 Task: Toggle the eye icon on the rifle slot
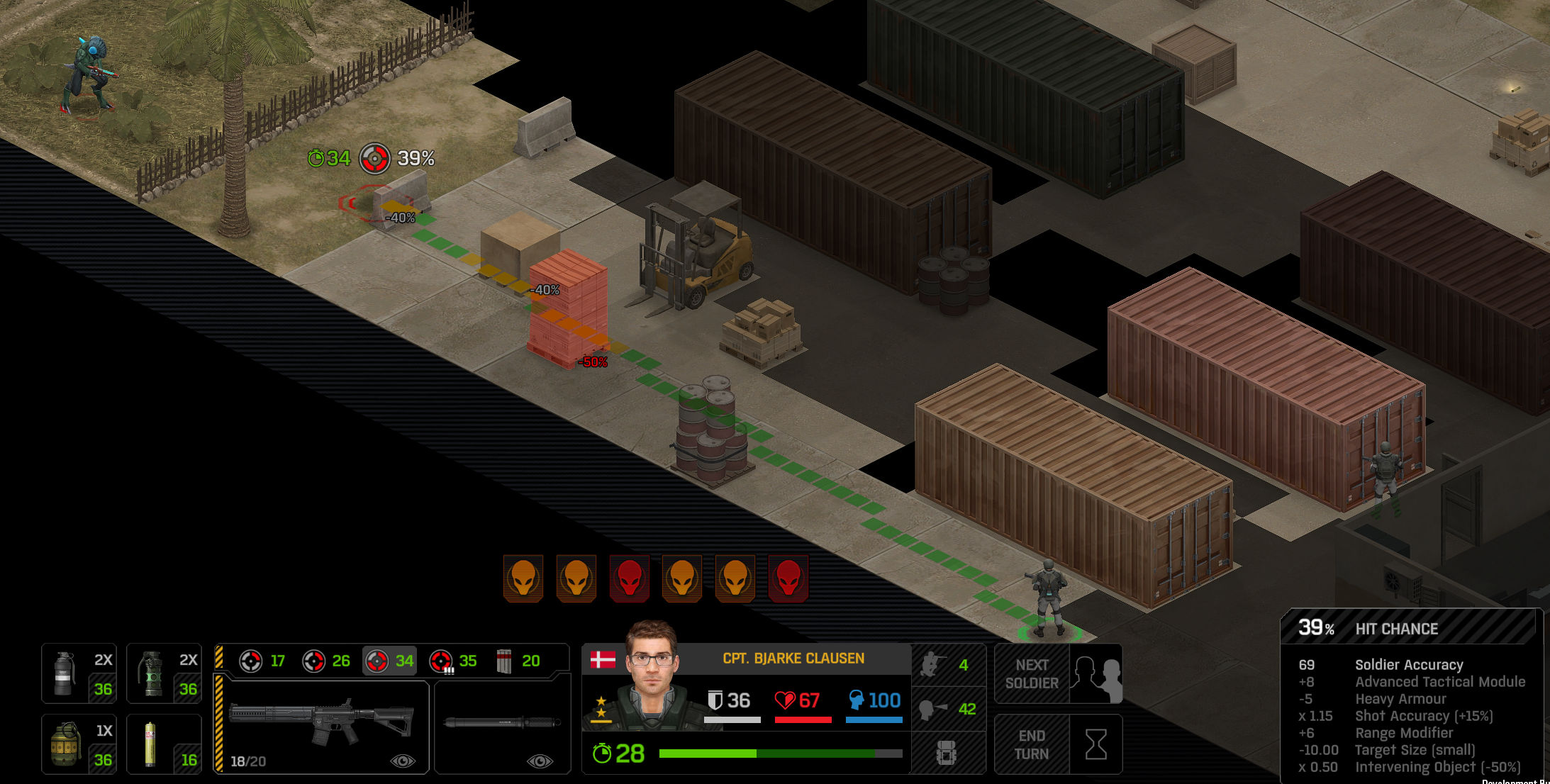point(403,761)
